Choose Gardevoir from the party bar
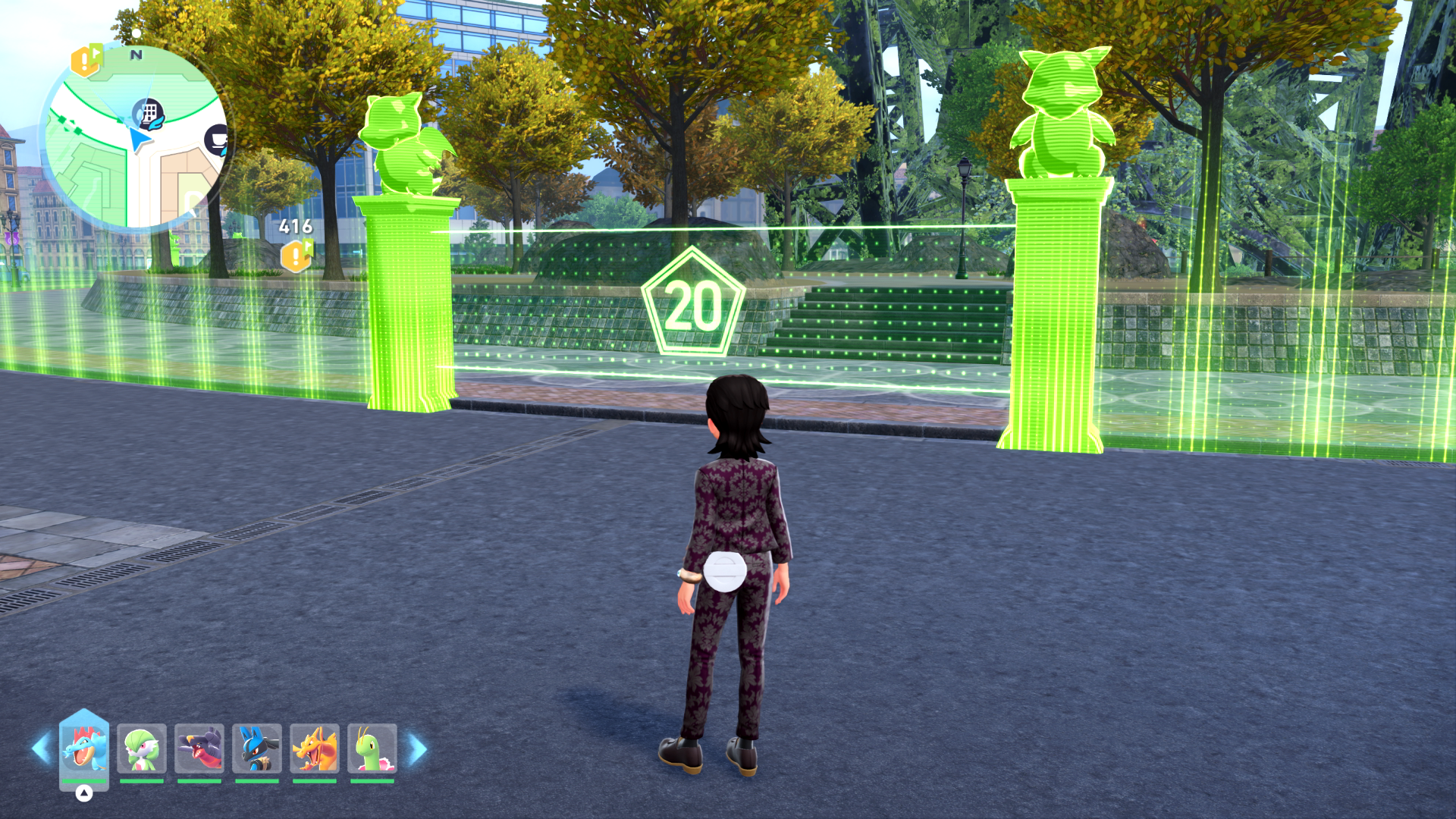This screenshot has width=1456, height=819. coord(142,748)
